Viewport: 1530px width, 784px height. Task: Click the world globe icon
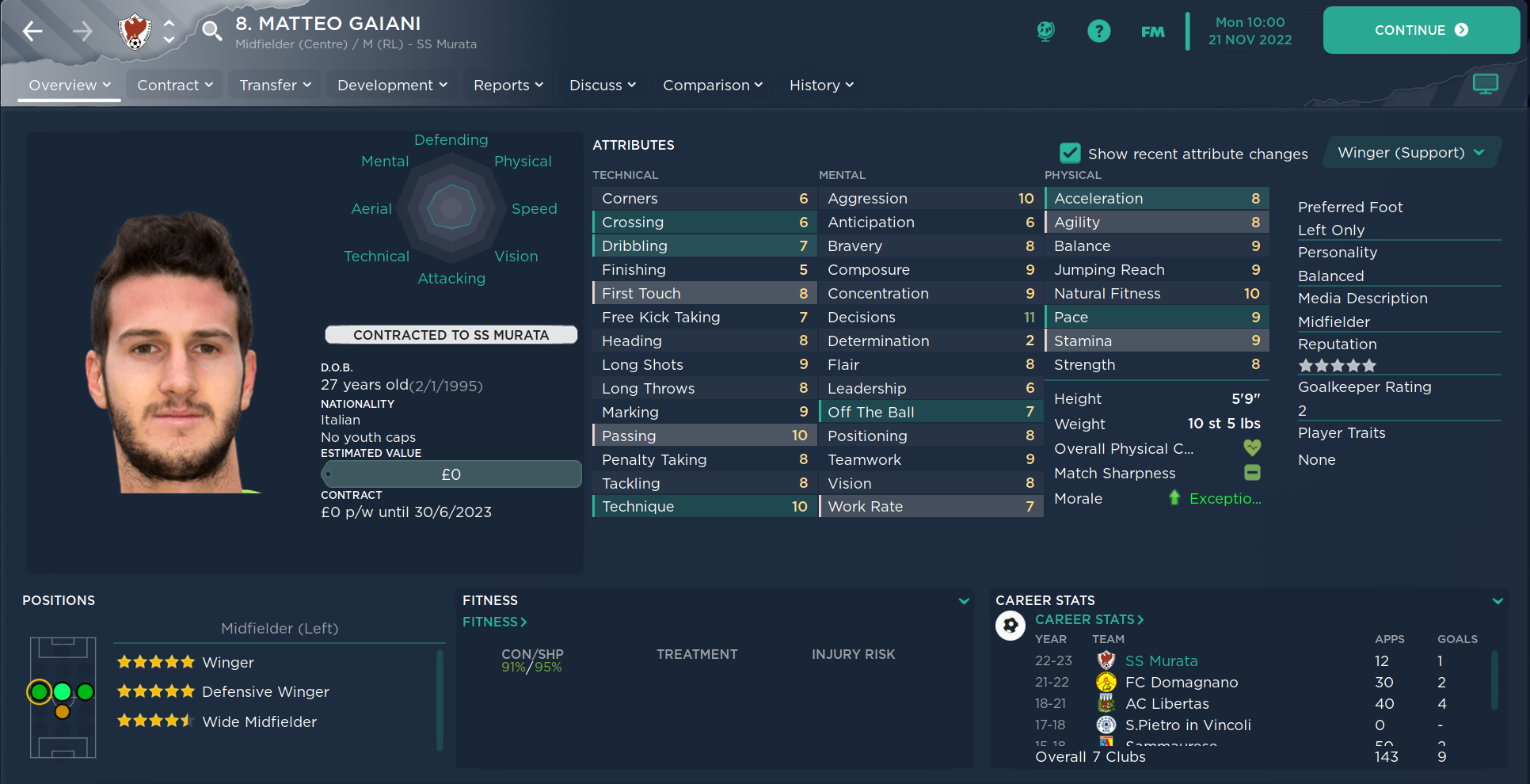(x=1045, y=31)
